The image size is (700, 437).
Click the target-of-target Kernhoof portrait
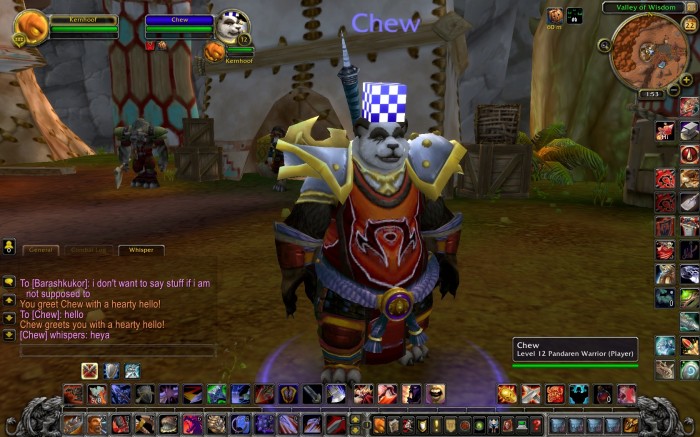215,49
